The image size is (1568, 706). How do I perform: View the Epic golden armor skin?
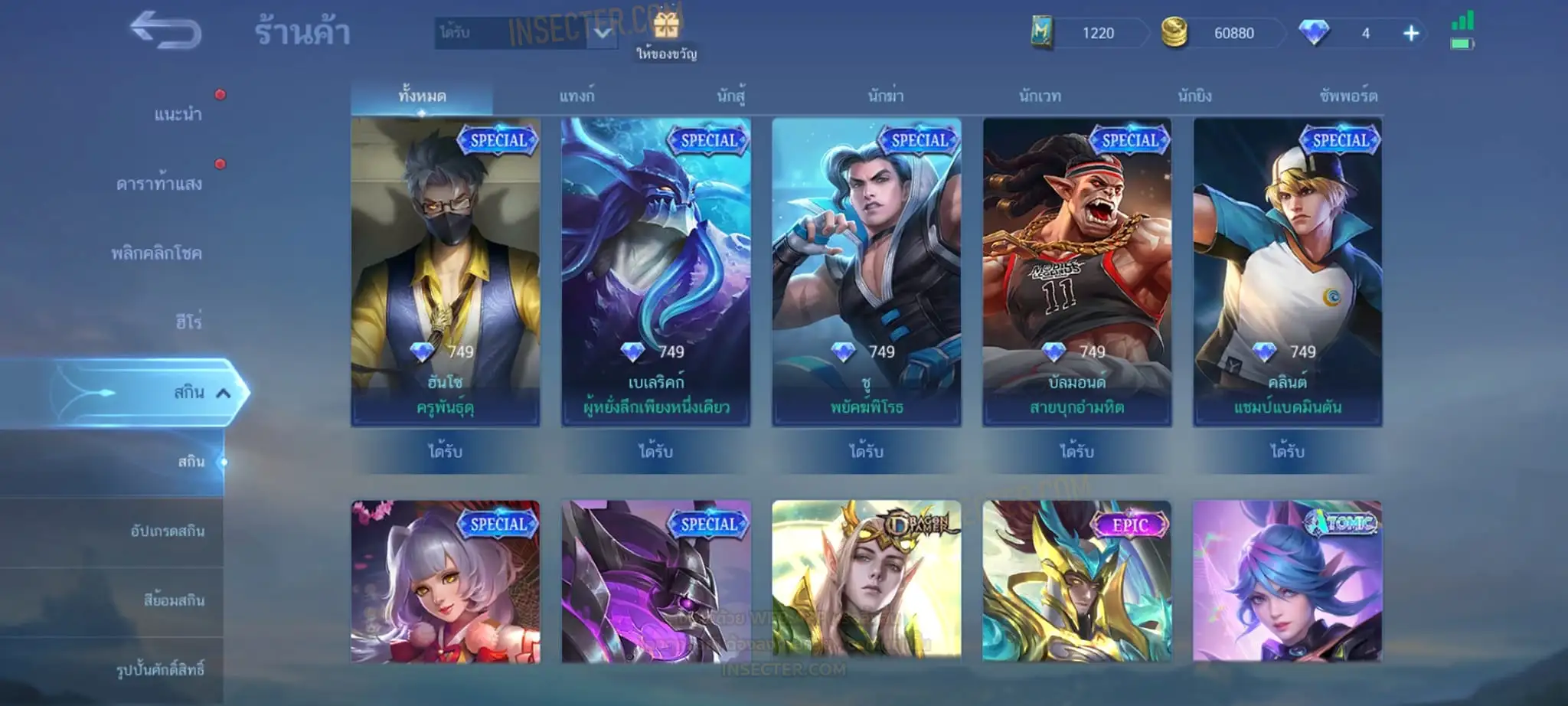click(1076, 580)
